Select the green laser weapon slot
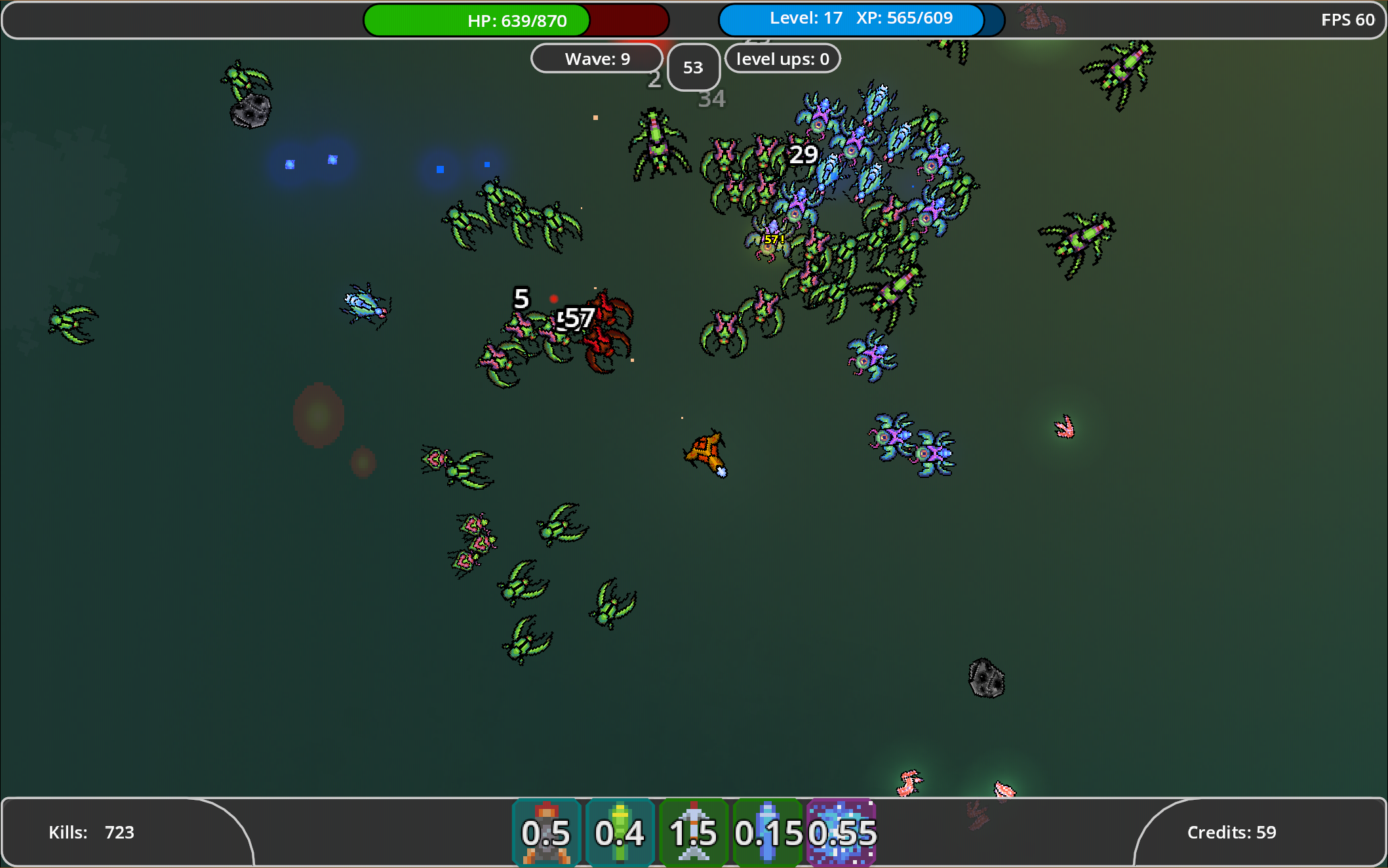 point(620,833)
